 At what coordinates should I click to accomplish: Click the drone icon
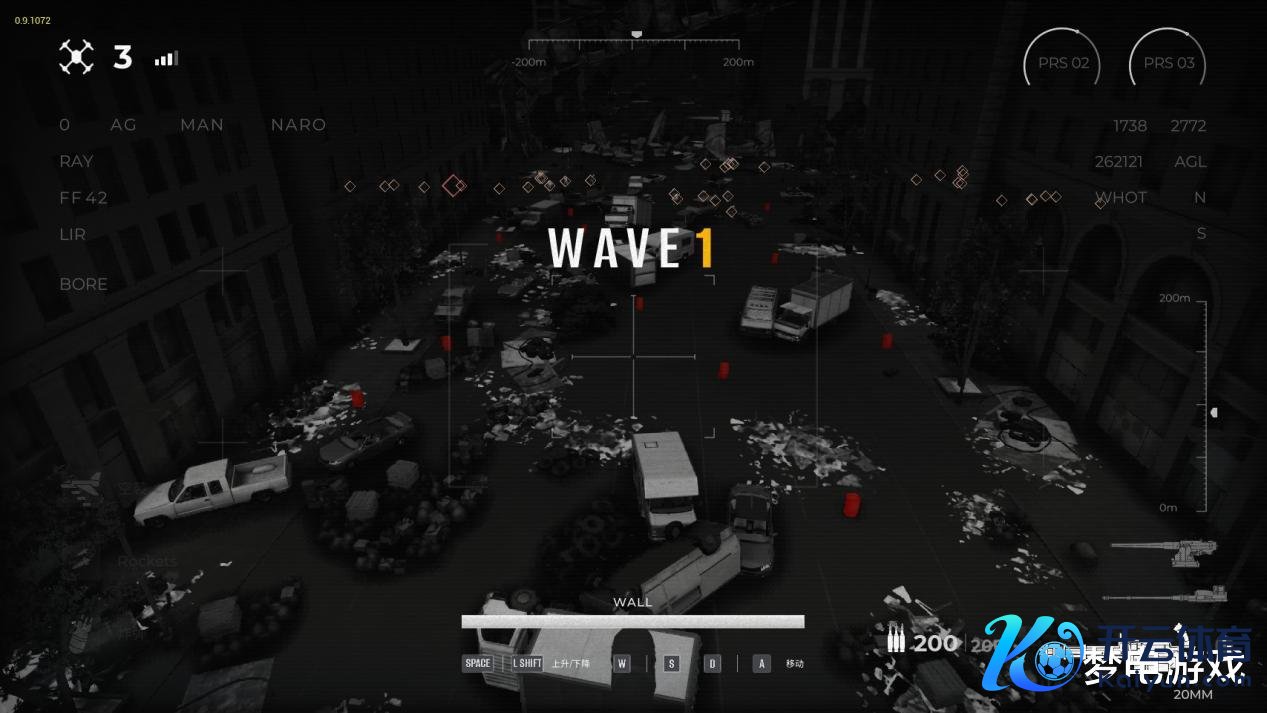[x=76, y=57]
